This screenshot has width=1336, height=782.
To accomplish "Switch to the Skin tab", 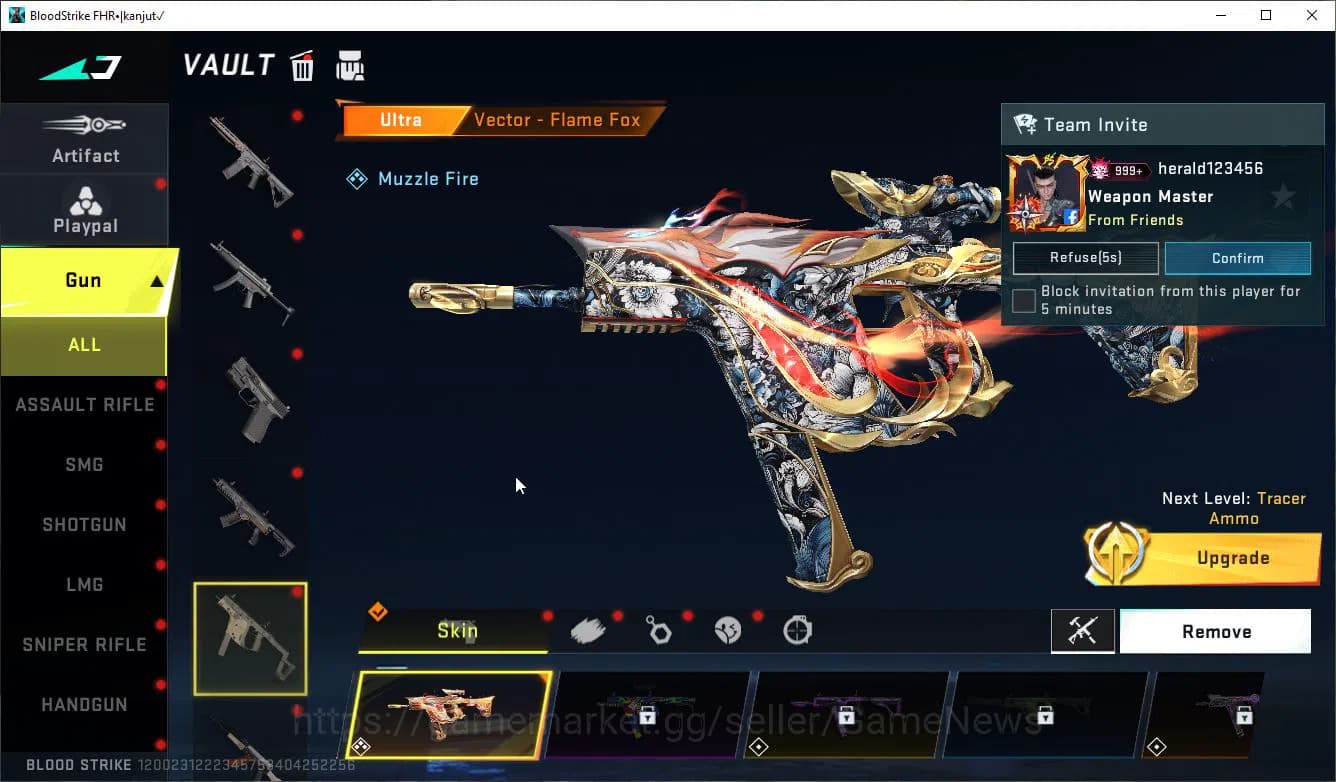I will click(x=457, y=631).
